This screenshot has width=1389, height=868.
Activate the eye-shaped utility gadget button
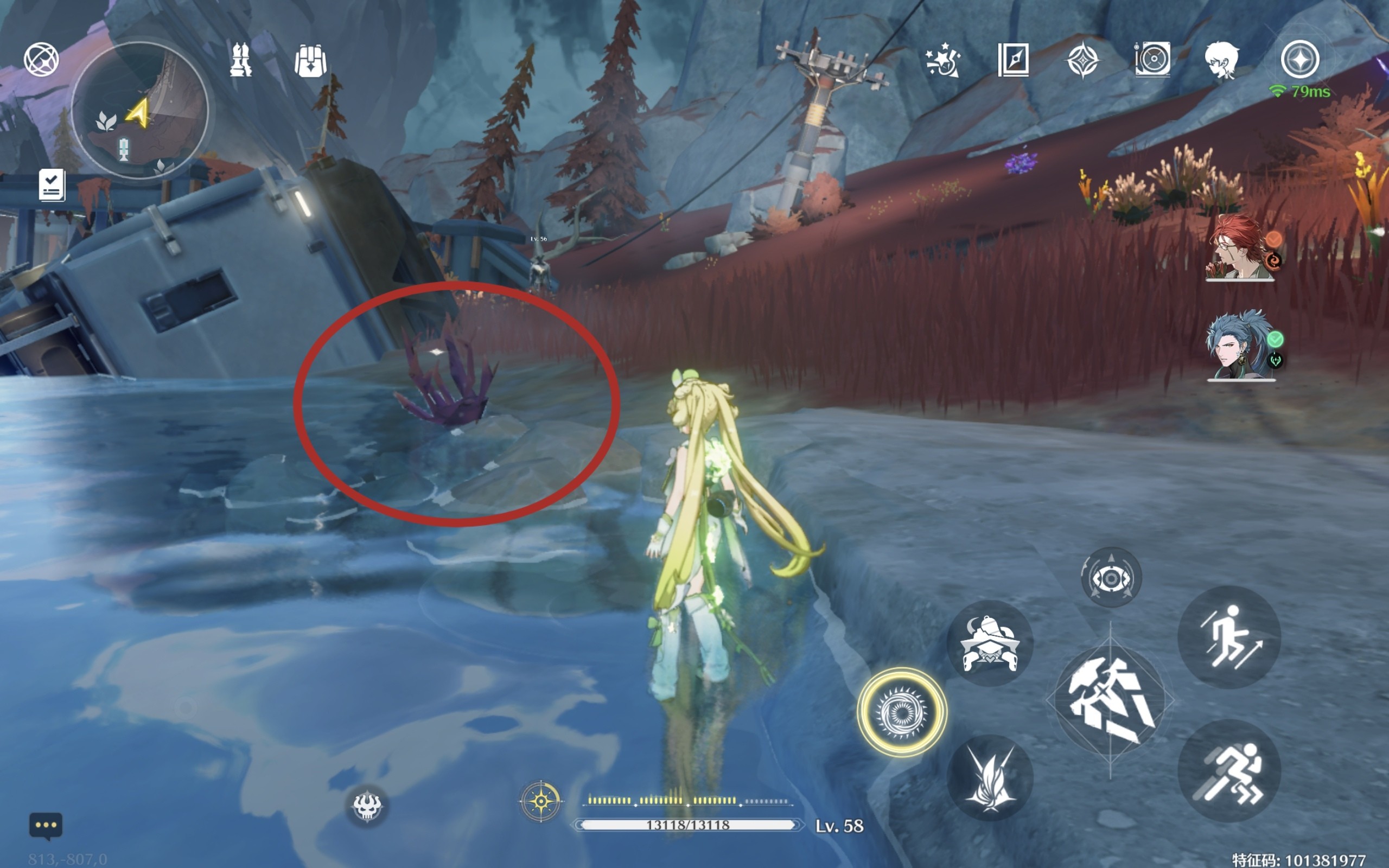1111,578
